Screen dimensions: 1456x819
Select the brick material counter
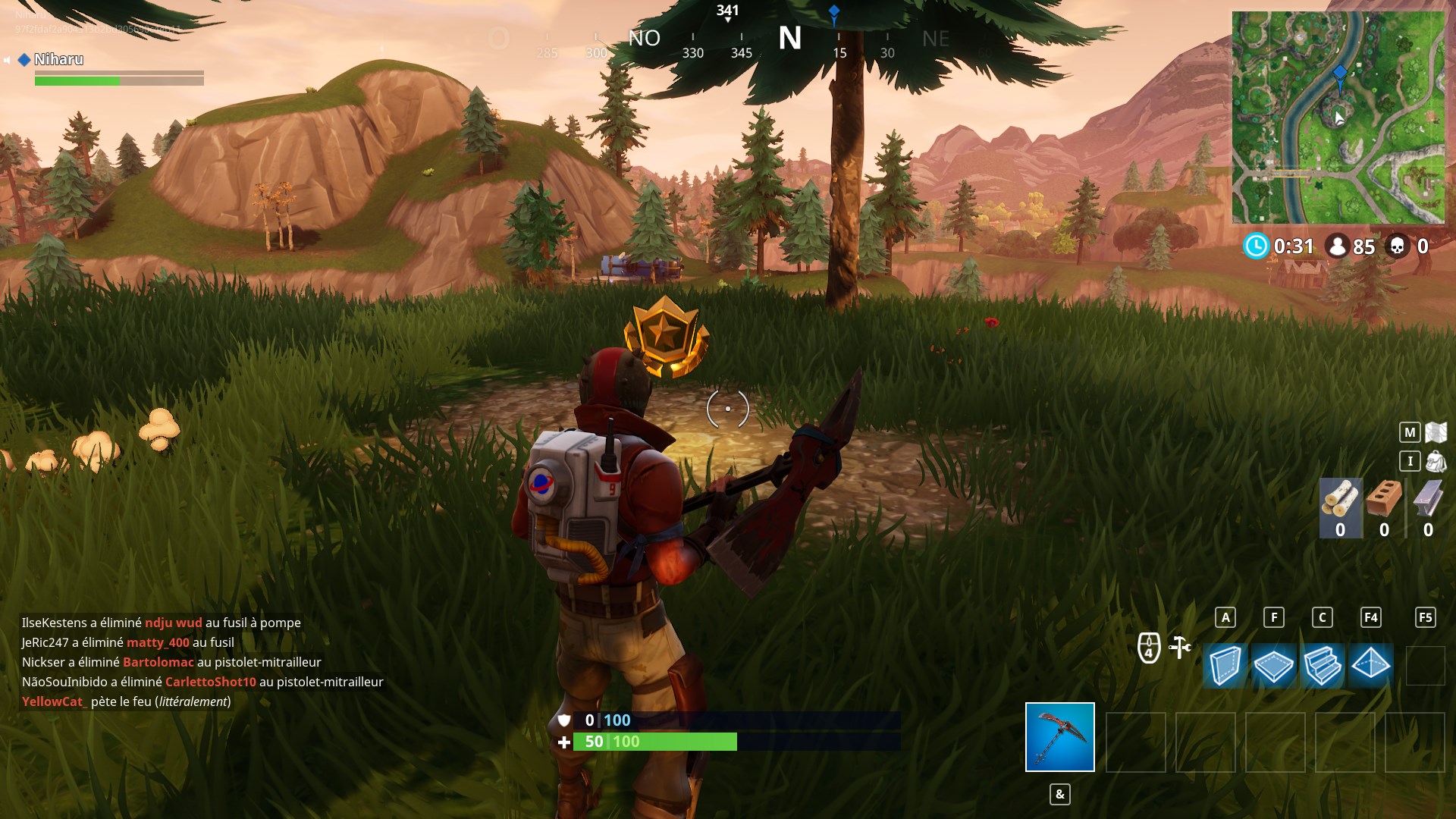1384,508
